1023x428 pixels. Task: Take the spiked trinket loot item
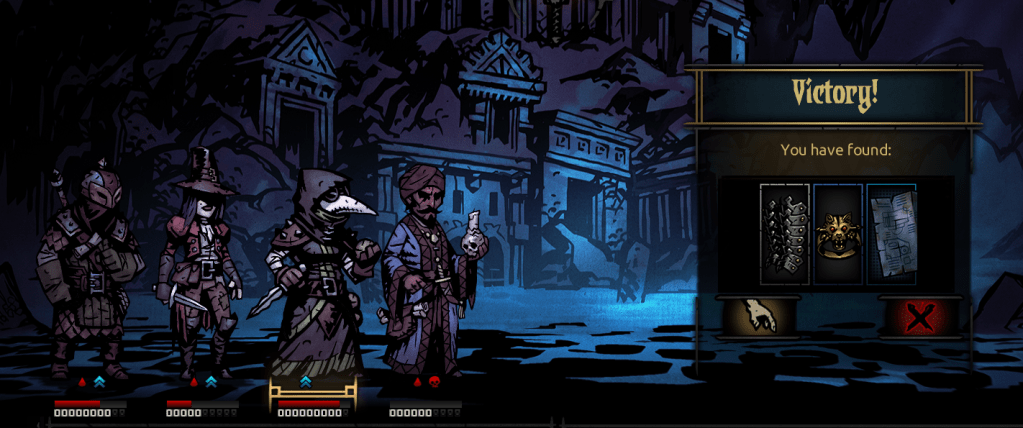point(784,233)
